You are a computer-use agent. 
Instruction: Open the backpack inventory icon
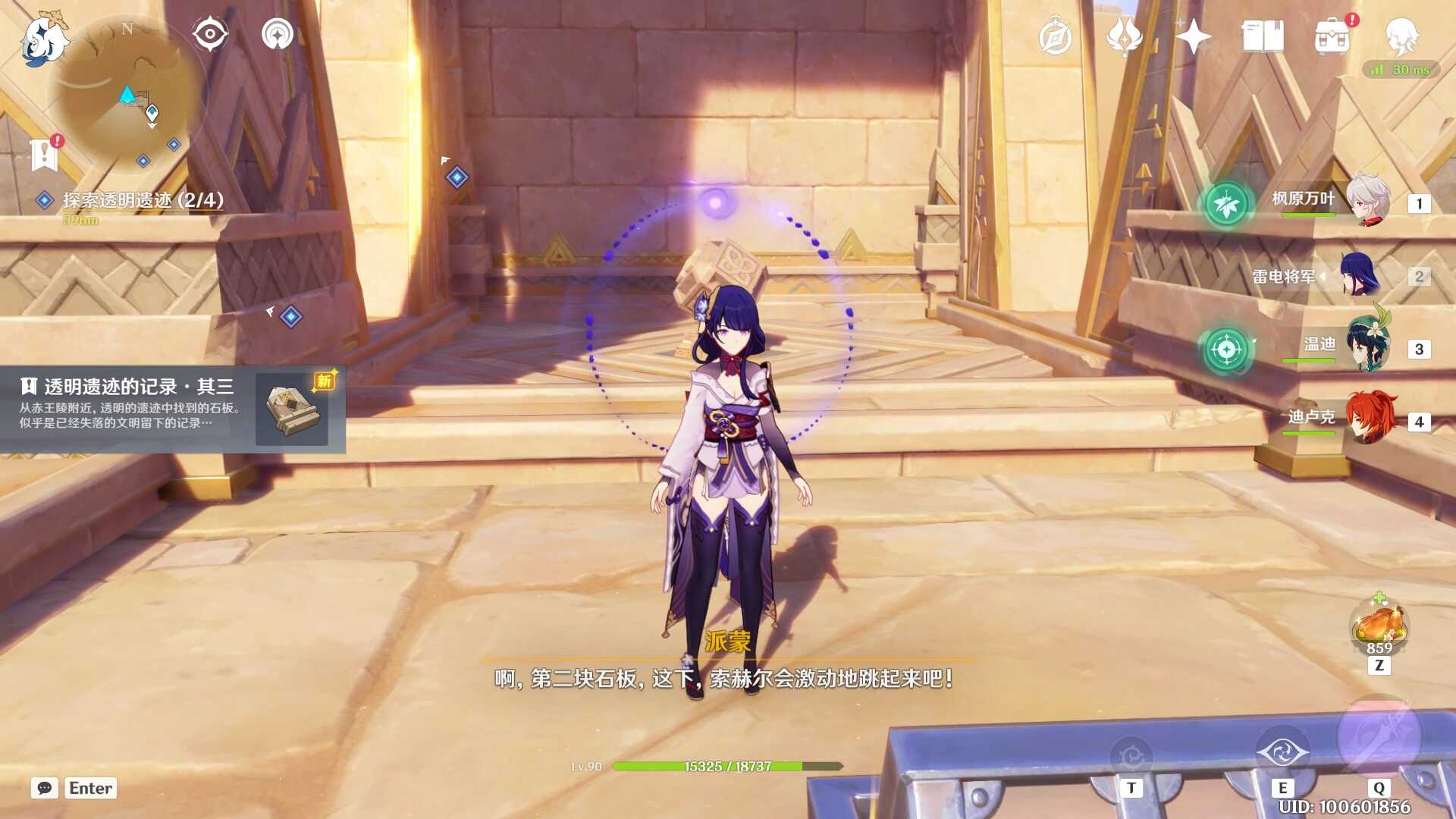[x=1332, y=36]
